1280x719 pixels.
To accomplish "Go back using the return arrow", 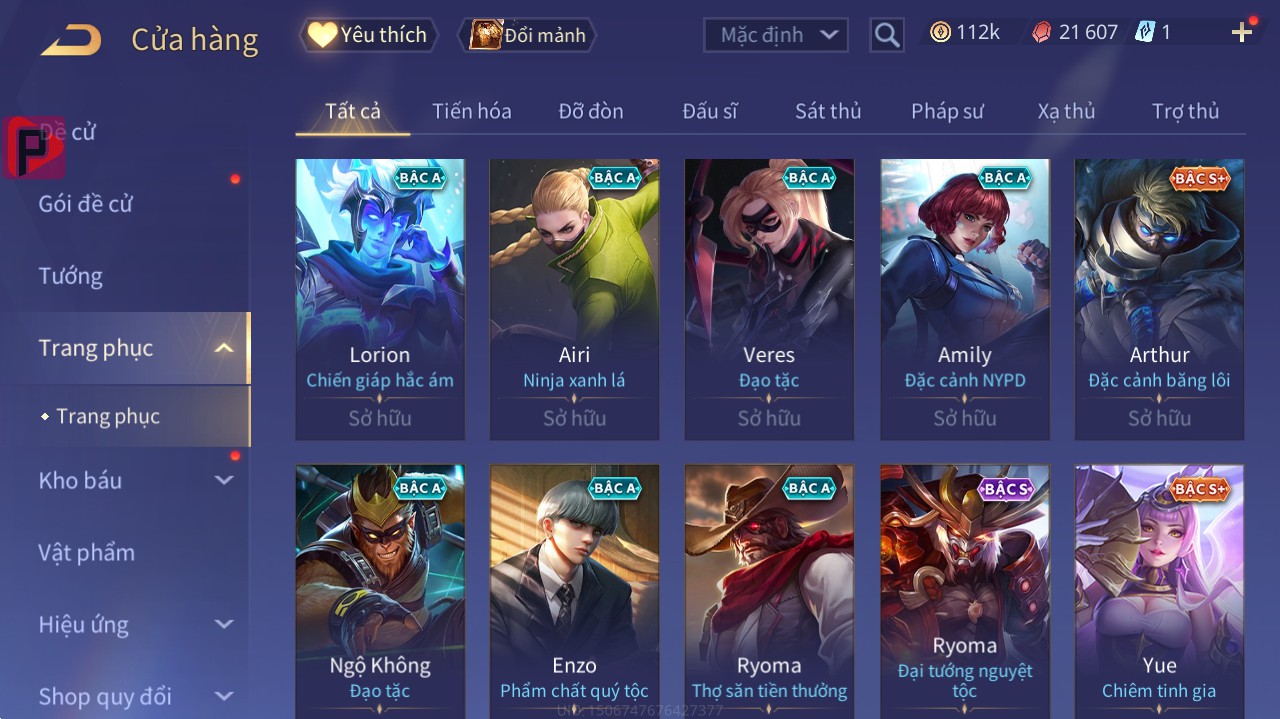I will (x=71, y=40).
